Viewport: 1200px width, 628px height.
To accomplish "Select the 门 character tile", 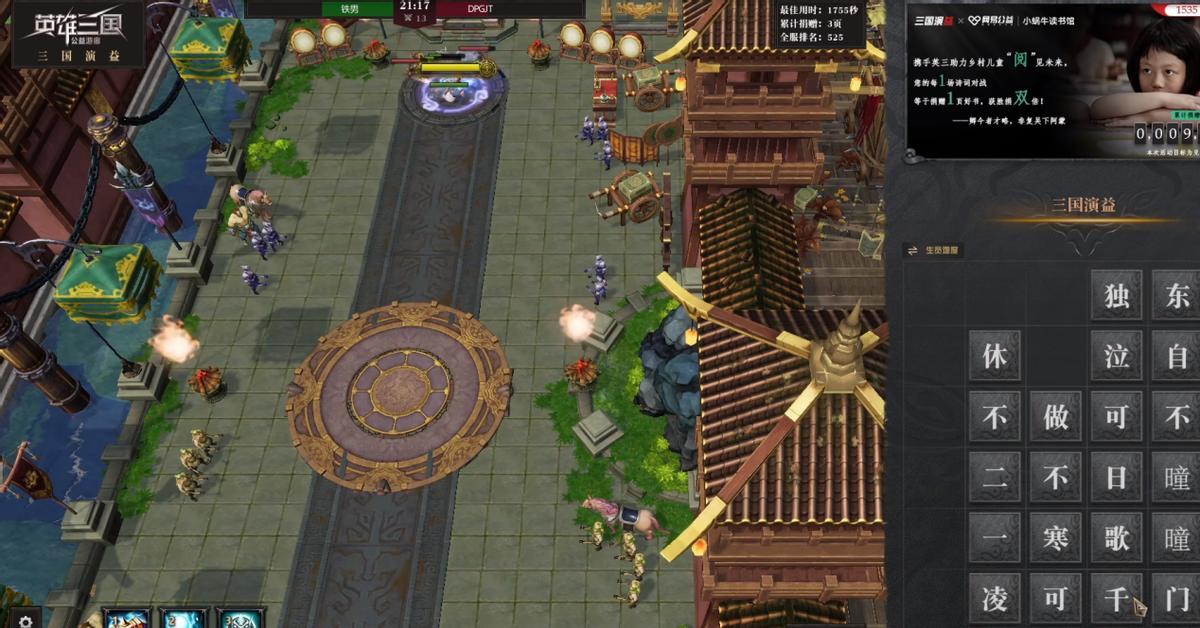I will (1177, 599).
